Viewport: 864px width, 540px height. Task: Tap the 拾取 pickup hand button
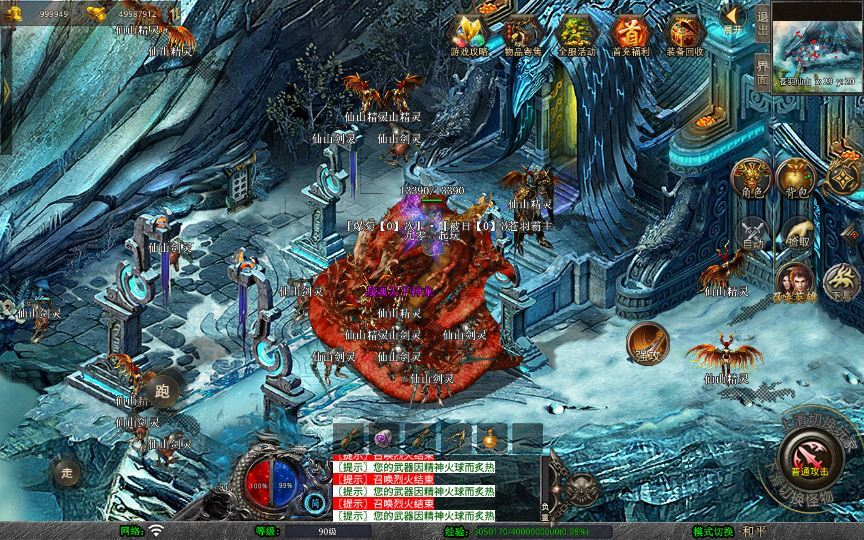797,235
